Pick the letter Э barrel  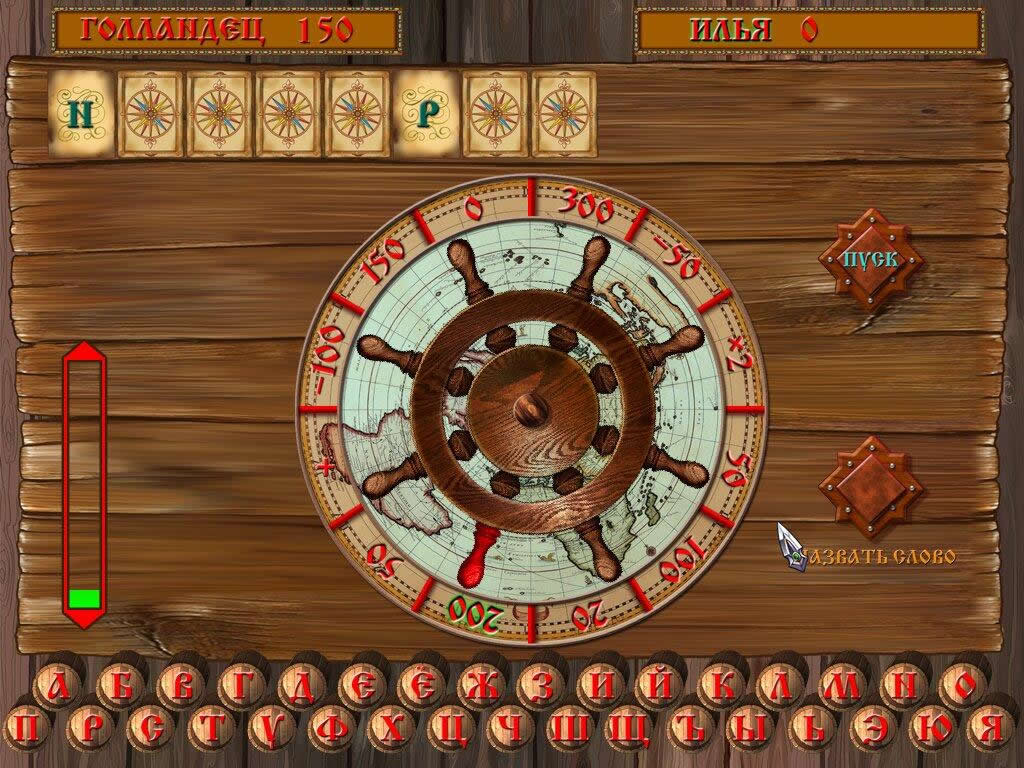(872, 728)
